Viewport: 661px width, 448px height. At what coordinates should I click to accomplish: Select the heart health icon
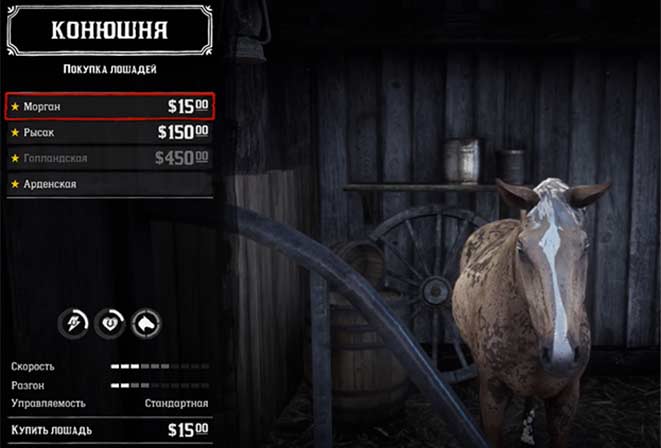111,322
